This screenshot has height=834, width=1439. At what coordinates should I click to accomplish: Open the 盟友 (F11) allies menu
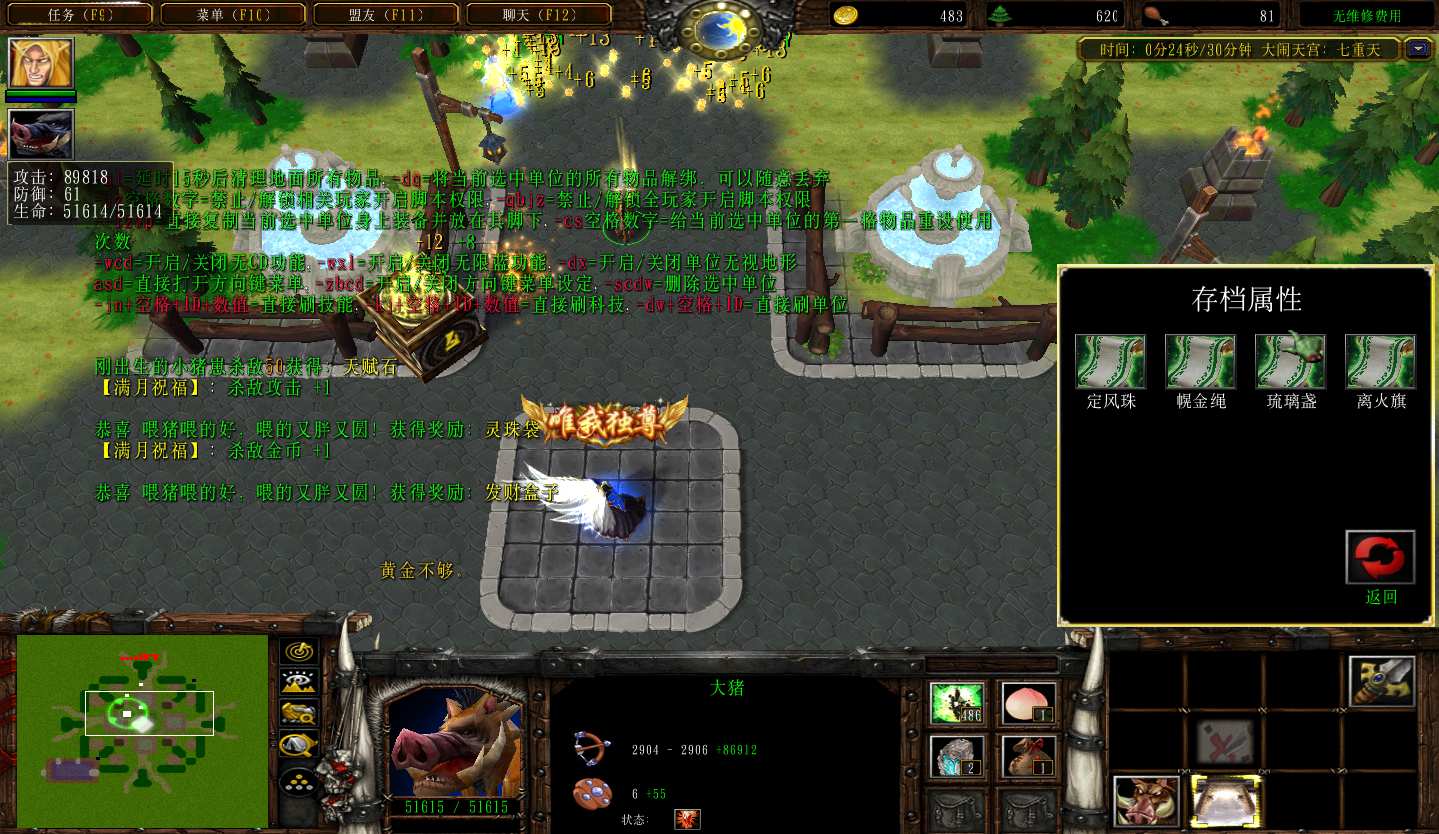(388, 15)
